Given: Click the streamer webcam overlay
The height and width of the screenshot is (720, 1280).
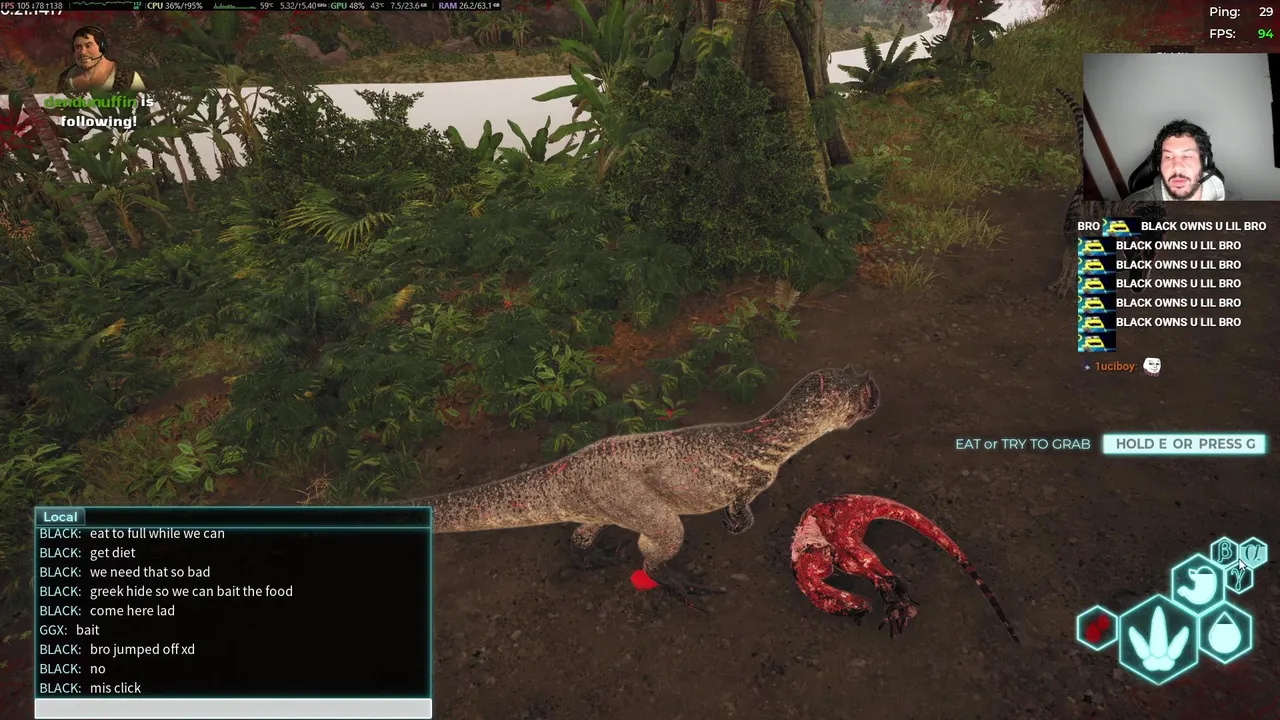Looking at the screenshot, I should [1178, 130].
